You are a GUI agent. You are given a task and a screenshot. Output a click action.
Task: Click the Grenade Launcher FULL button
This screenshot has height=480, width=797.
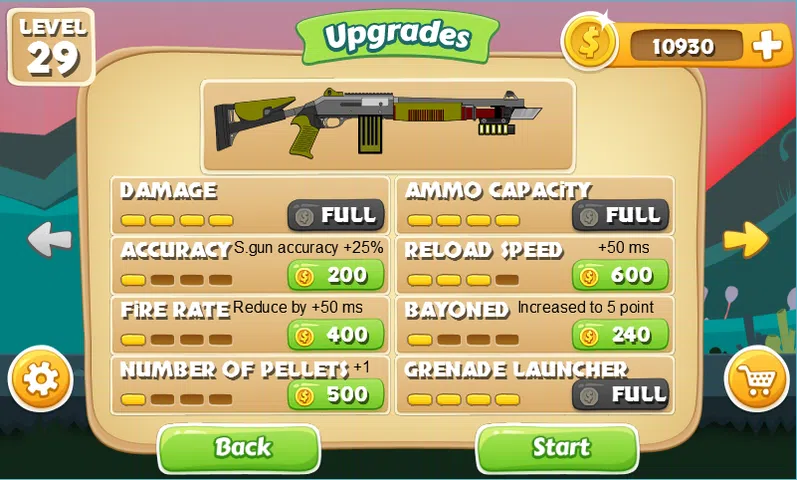pyautogui.click(x=619, y=394)
